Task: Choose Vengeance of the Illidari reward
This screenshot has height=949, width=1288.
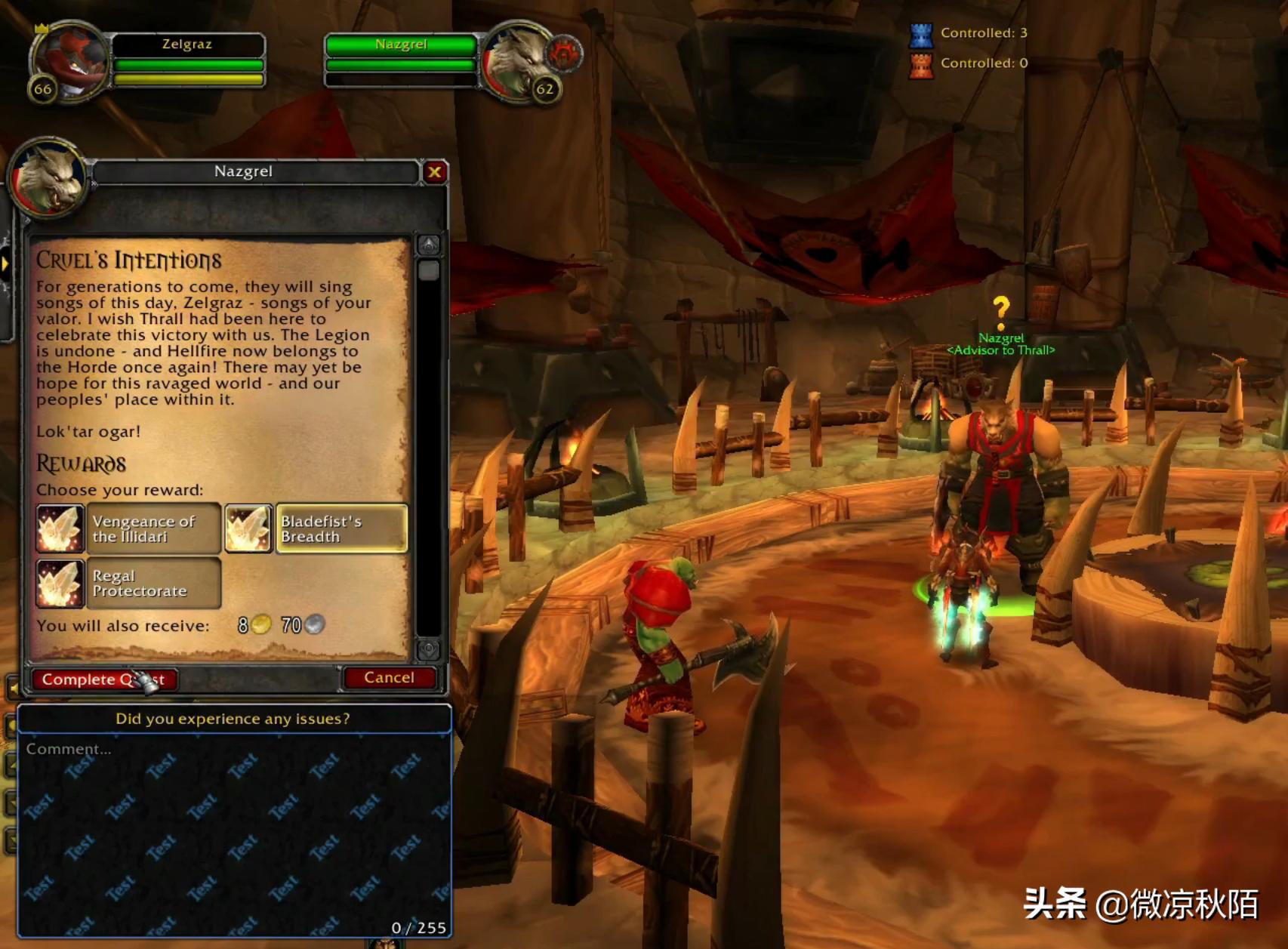Action: point(129,528)
